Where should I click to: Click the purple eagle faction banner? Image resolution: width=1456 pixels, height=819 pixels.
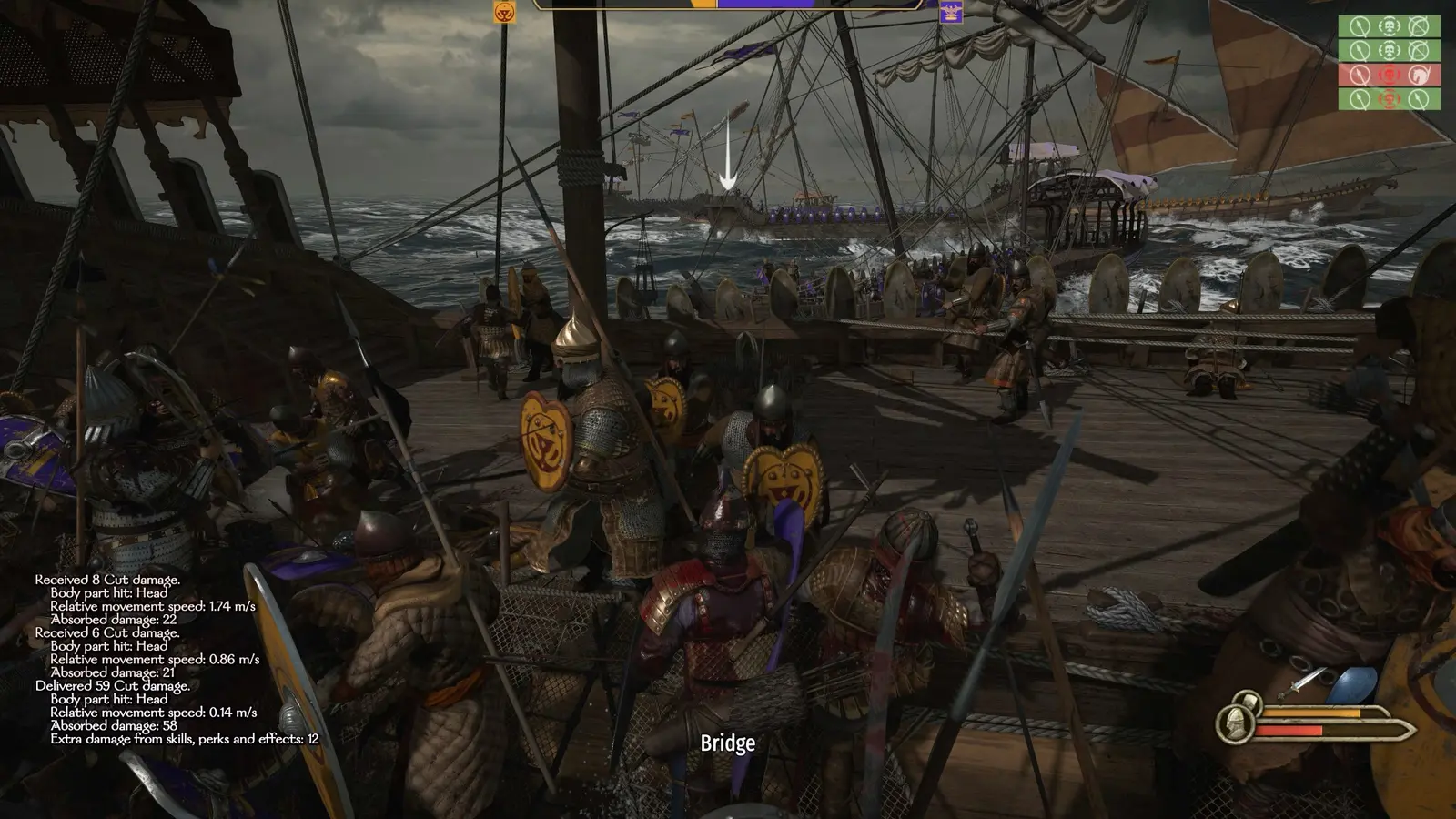[x=951, y=12]
